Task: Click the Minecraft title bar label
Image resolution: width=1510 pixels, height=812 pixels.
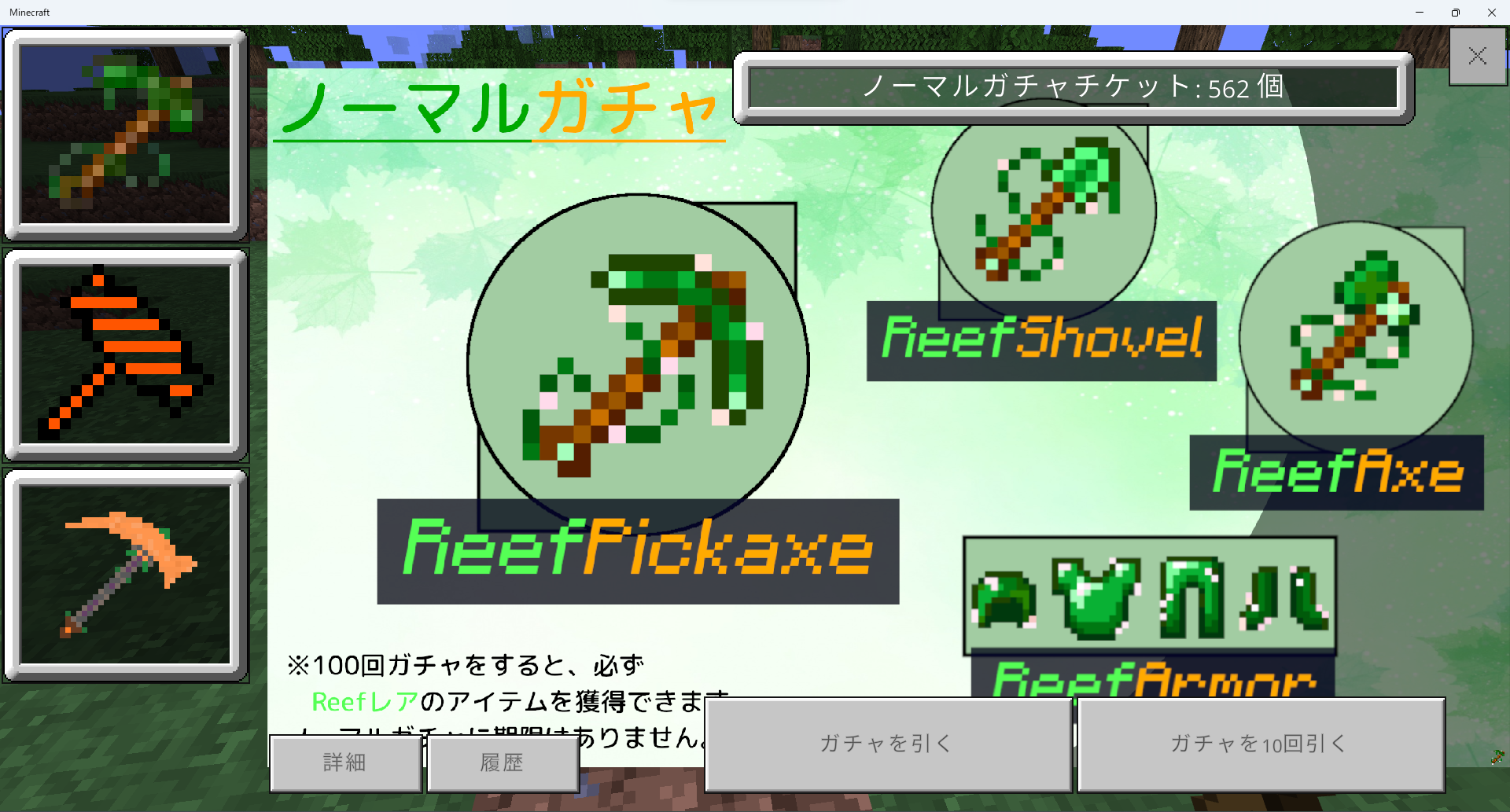Action: [x=29, y=12]
